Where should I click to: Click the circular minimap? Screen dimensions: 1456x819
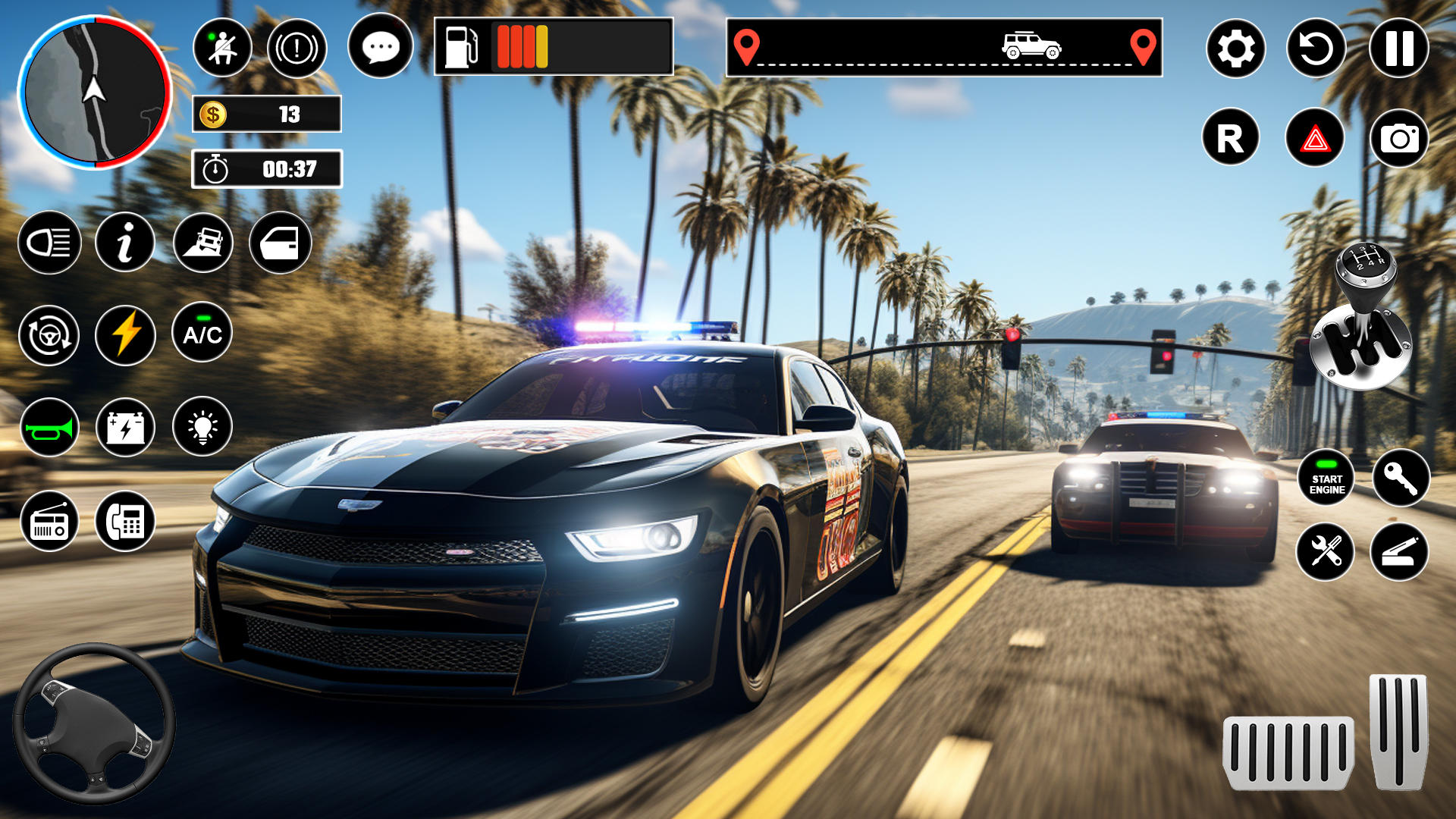[95, 93]
